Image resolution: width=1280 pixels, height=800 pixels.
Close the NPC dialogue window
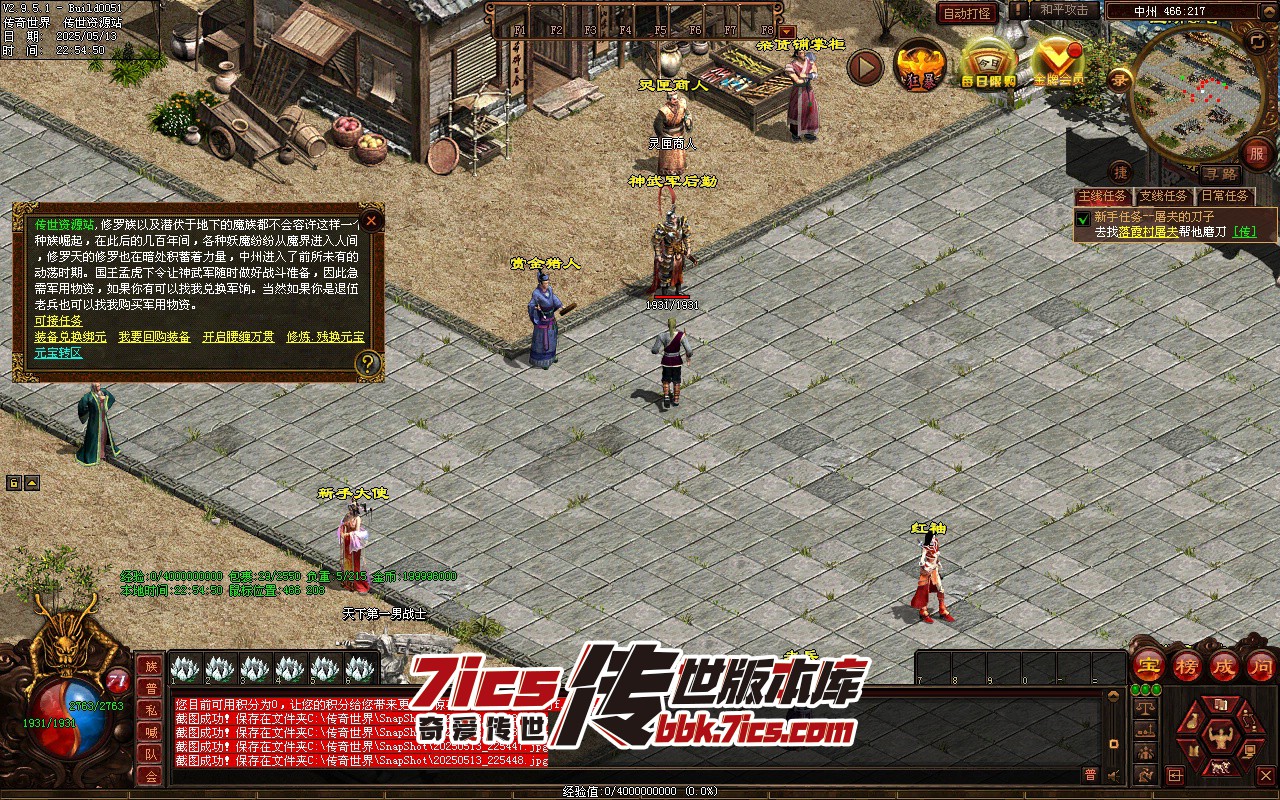click(371, 220)
